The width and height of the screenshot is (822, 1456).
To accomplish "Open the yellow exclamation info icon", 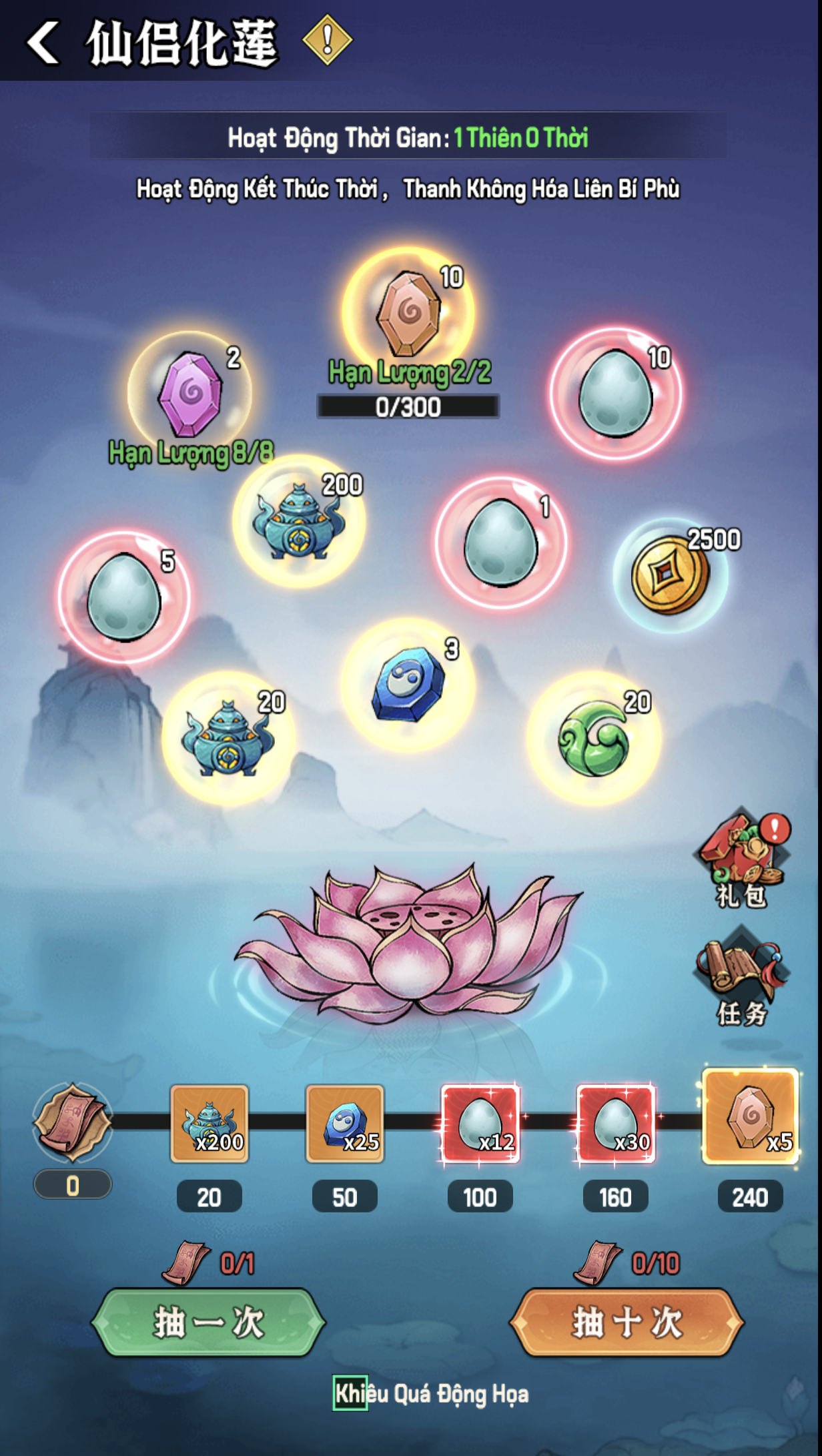I will click(327, 41).
